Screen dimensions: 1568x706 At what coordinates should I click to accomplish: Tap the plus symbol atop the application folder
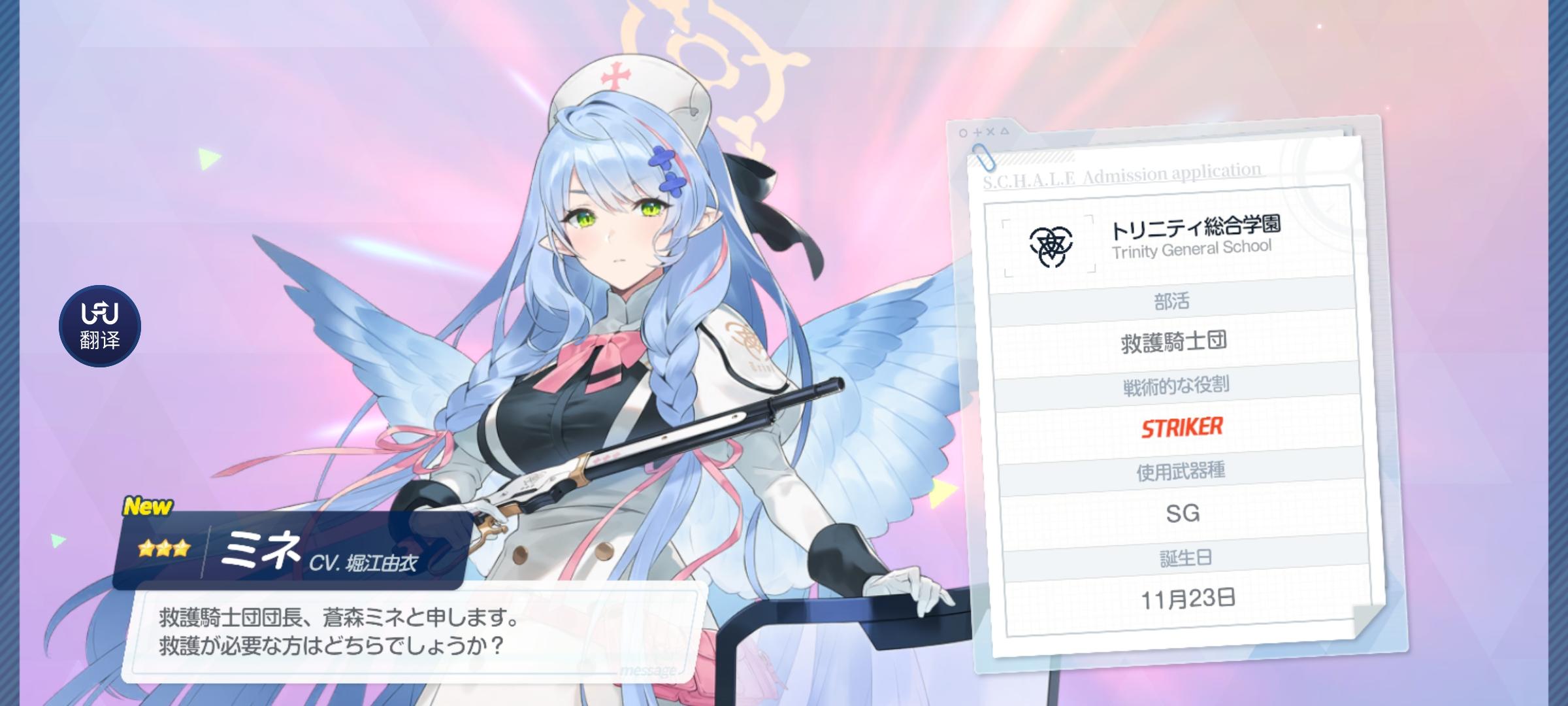pyautogui.click(x=977, y=131)
